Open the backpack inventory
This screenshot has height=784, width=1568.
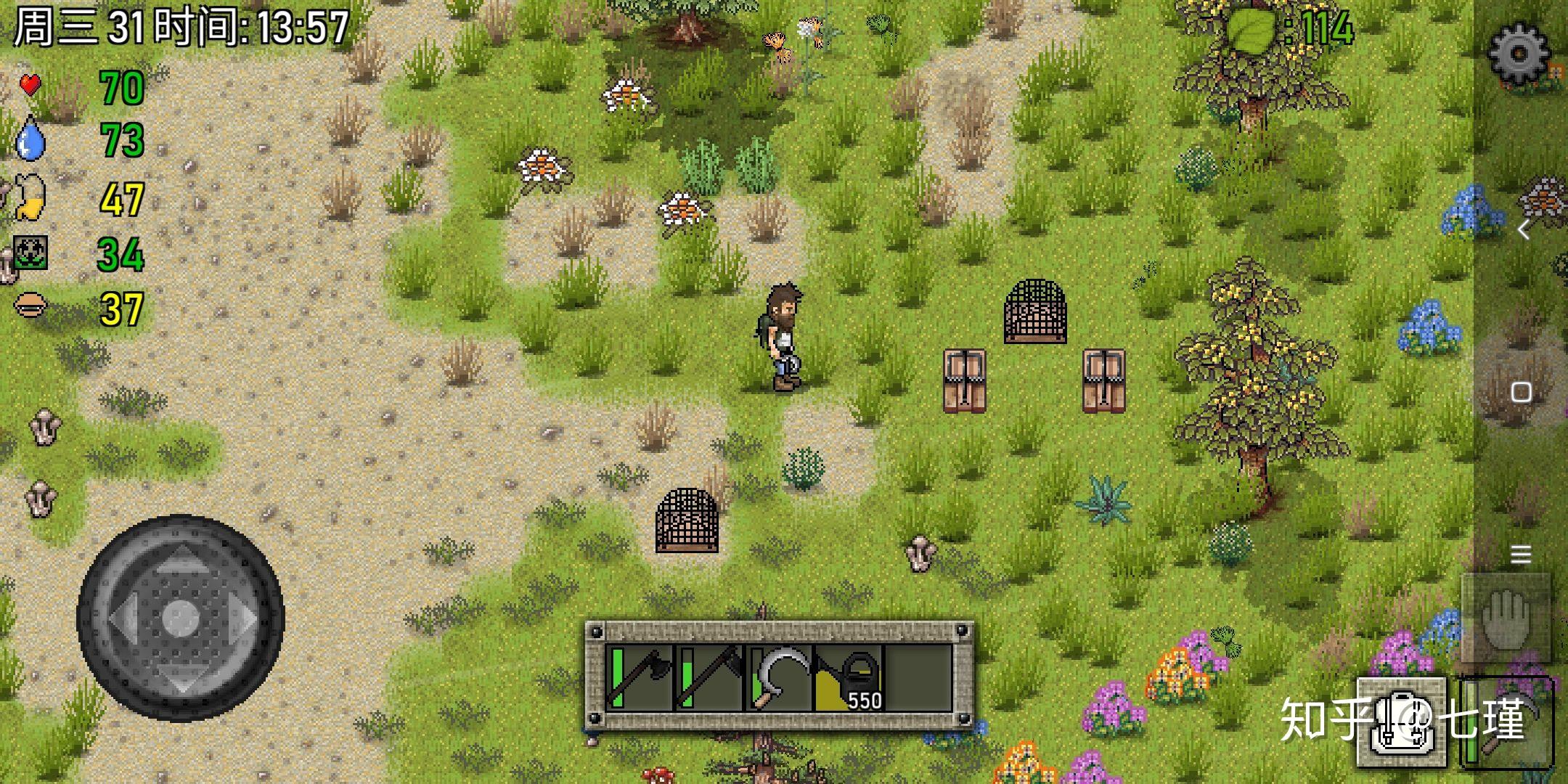[x=1401, y=723]
